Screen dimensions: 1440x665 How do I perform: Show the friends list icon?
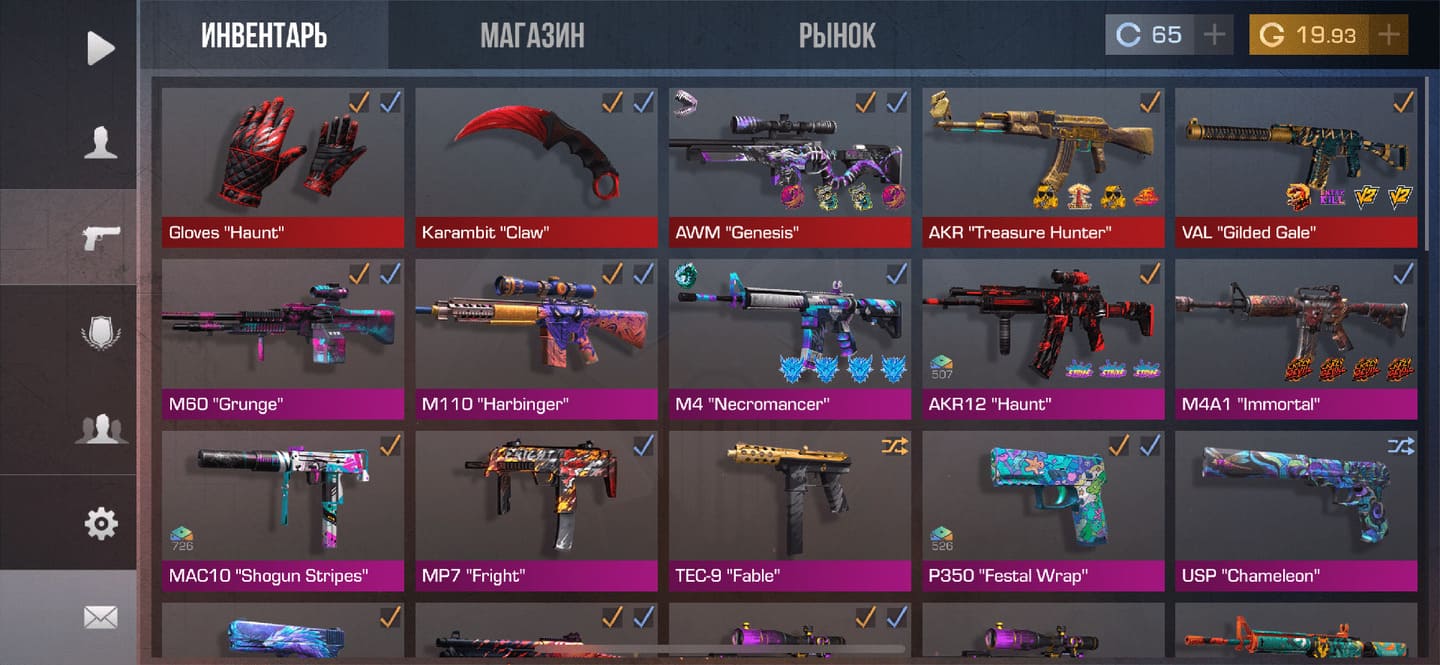pos(100,428)
